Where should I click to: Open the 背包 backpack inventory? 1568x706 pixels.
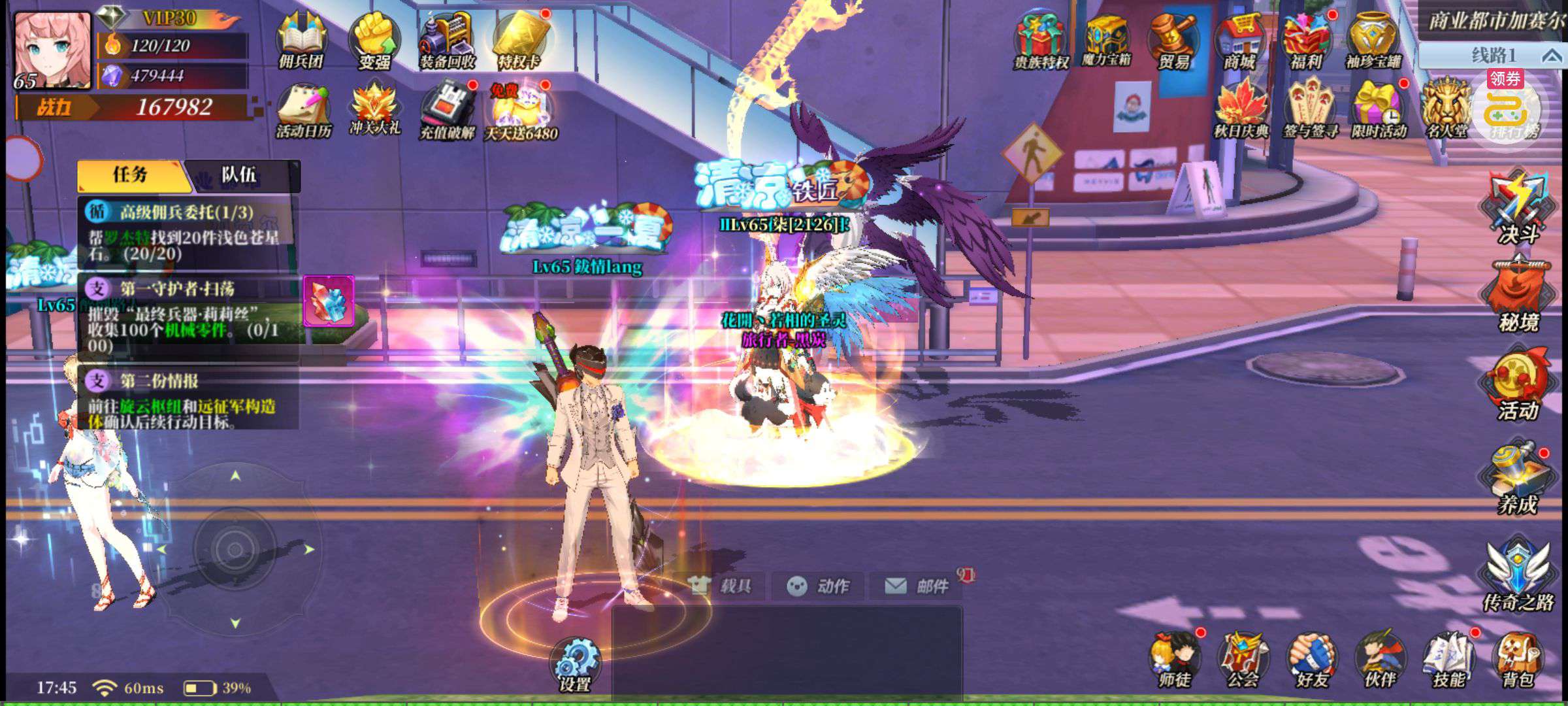coord(1517,660)
